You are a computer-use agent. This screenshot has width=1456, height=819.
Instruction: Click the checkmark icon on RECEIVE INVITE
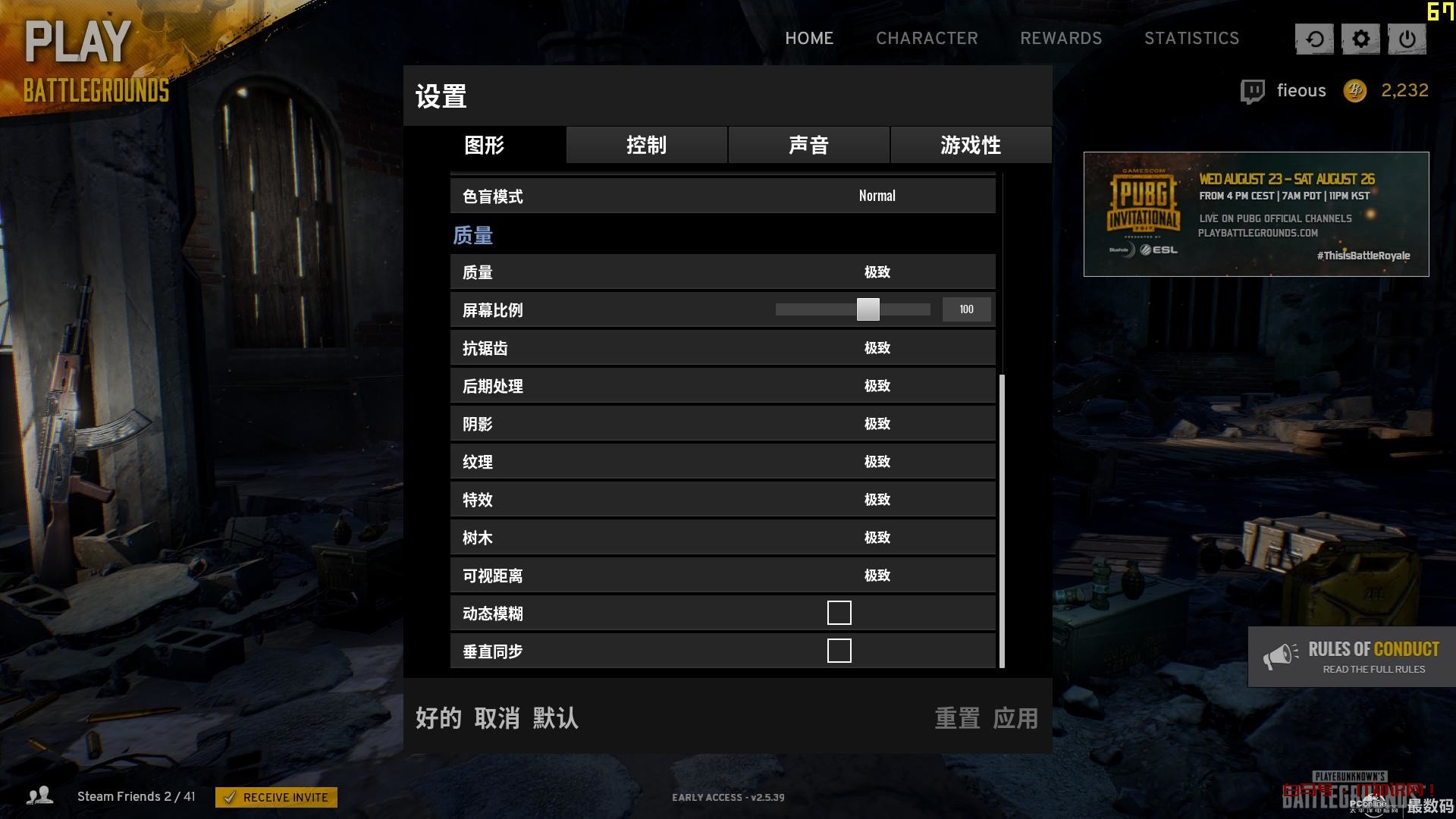[x=232, y=797]
